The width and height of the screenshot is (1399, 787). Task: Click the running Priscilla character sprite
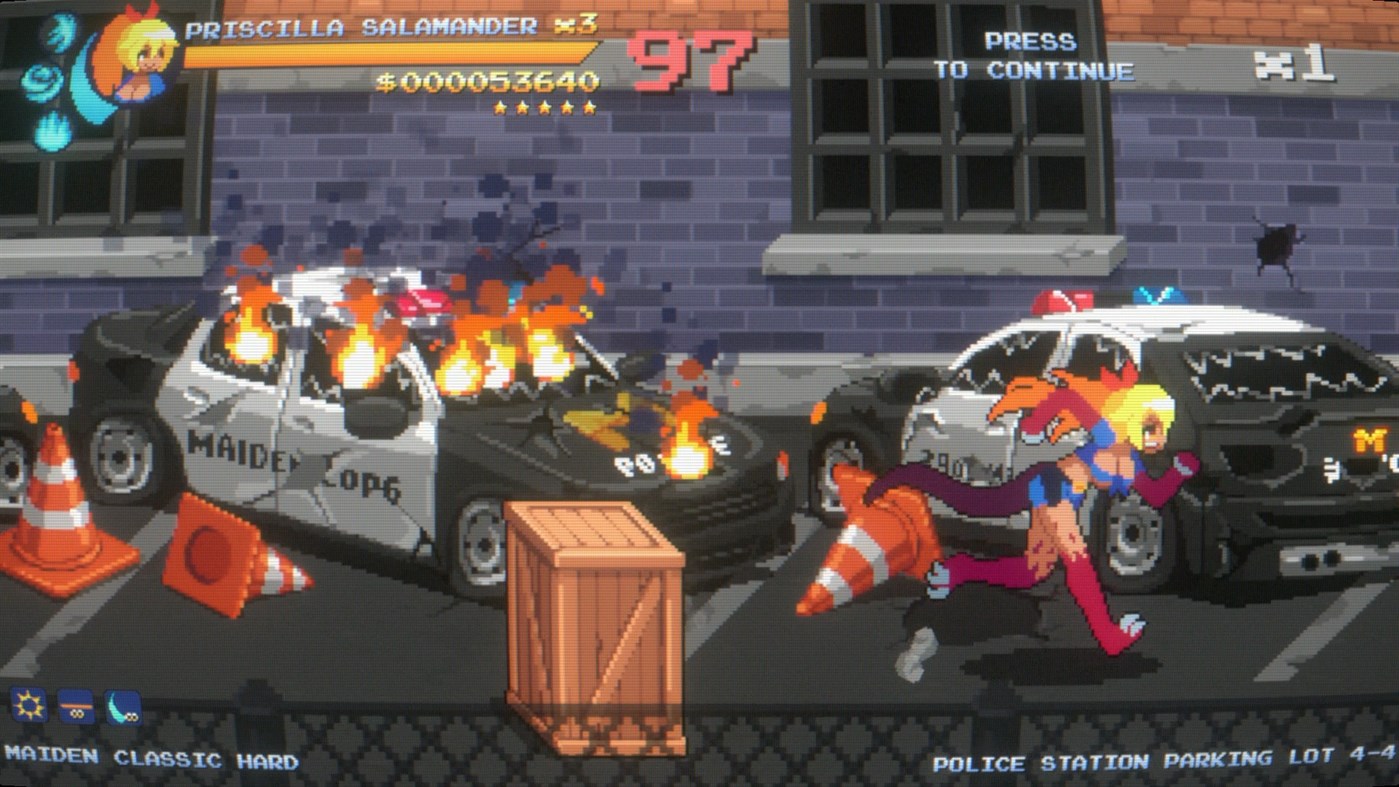[x=1080, y=480]
